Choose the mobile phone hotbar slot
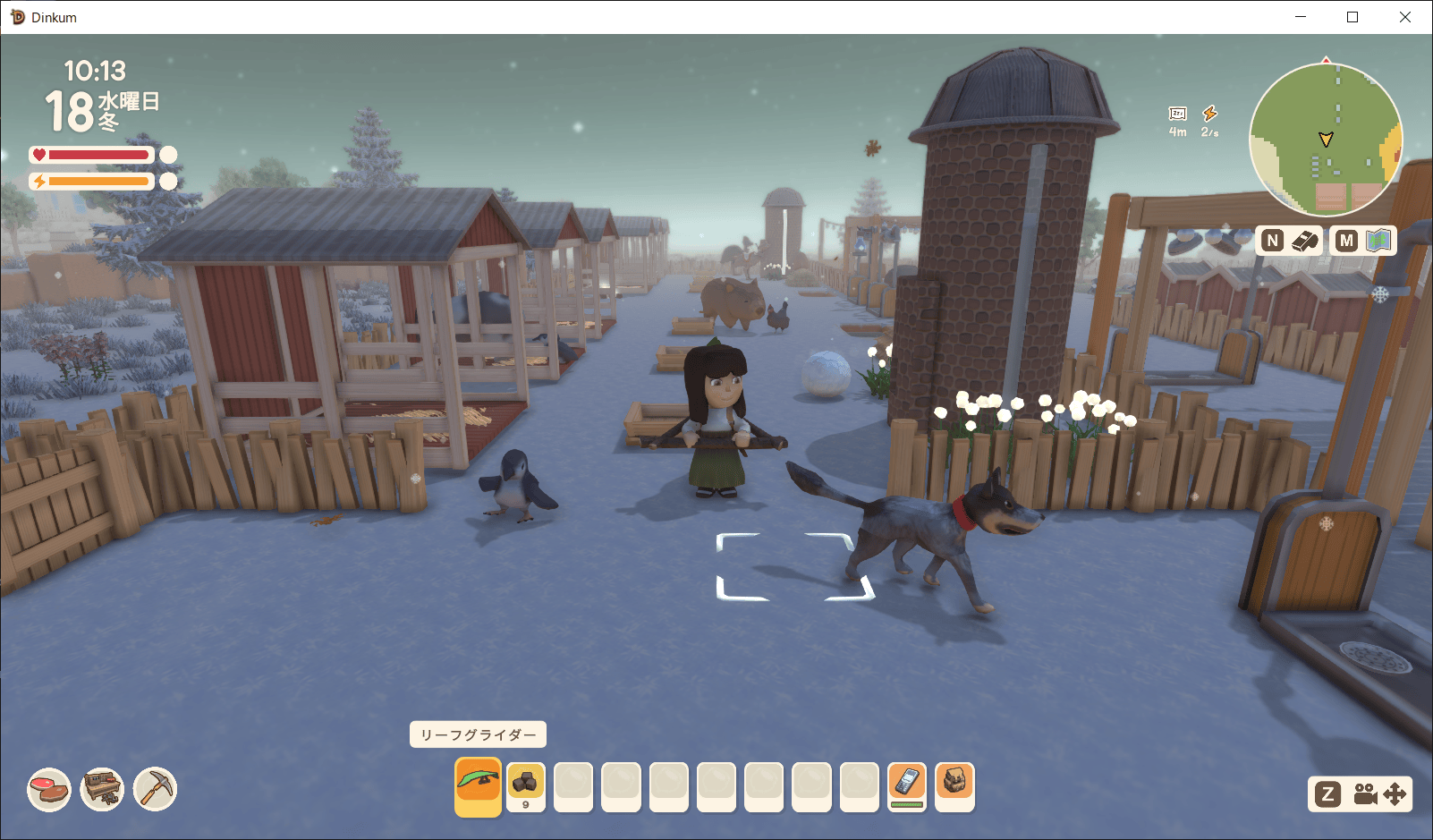The width and height of the screenshot is (1433, 840). pos(906,785)
